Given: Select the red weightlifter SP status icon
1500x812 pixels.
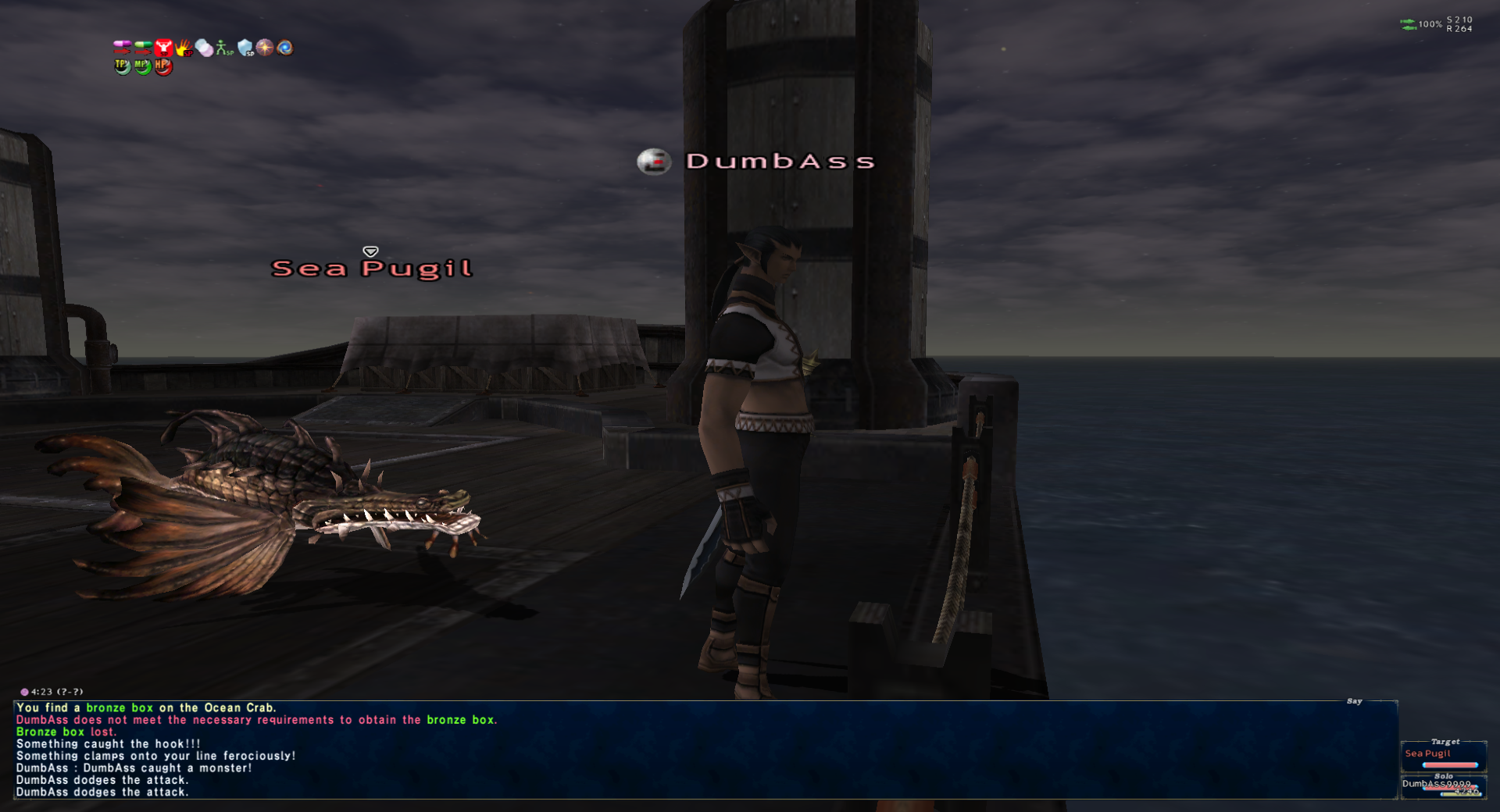Looking at the screenshot, I should pos(163,48).
